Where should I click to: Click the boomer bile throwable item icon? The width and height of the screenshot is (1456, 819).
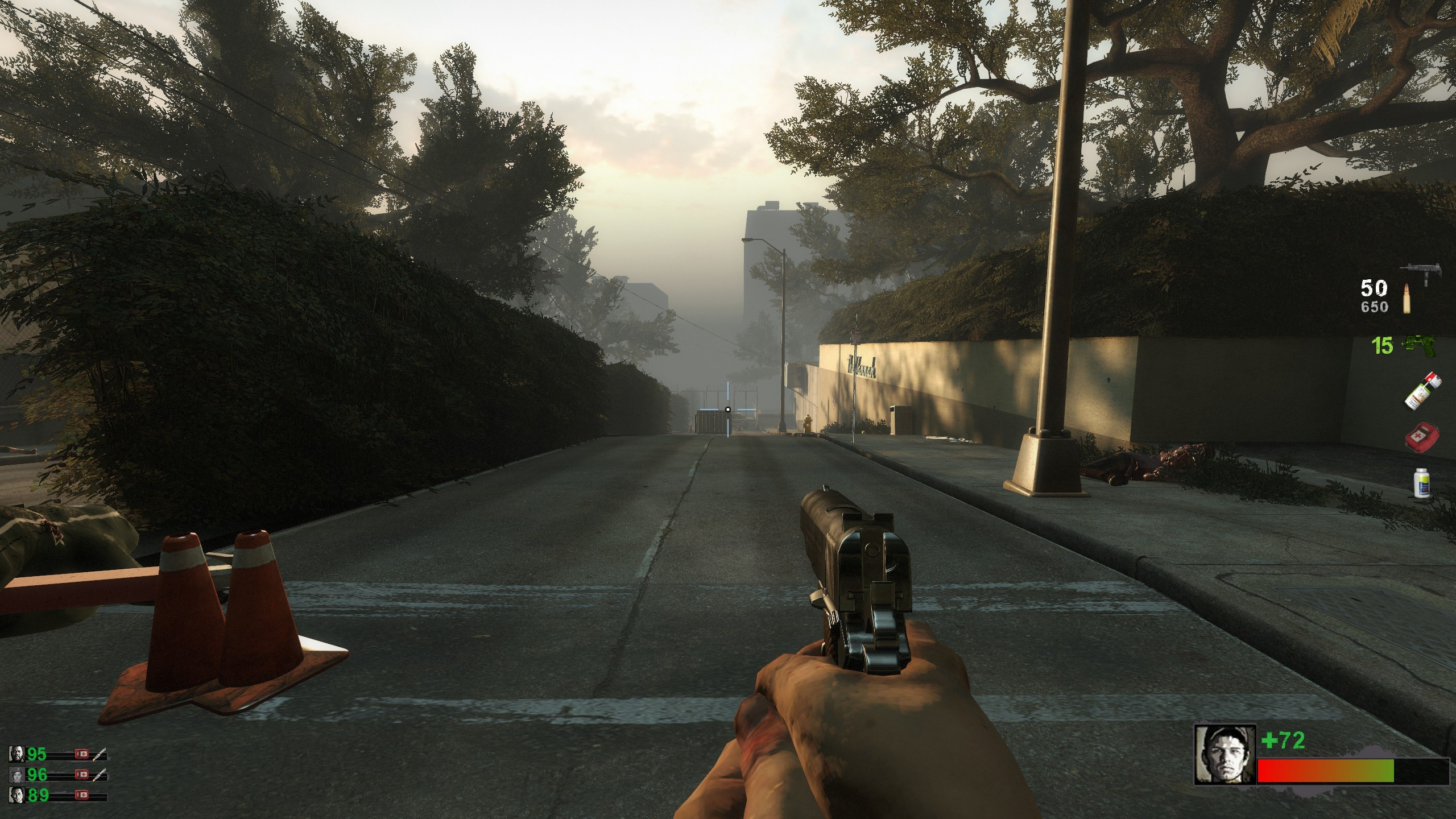pos(1423,390)
